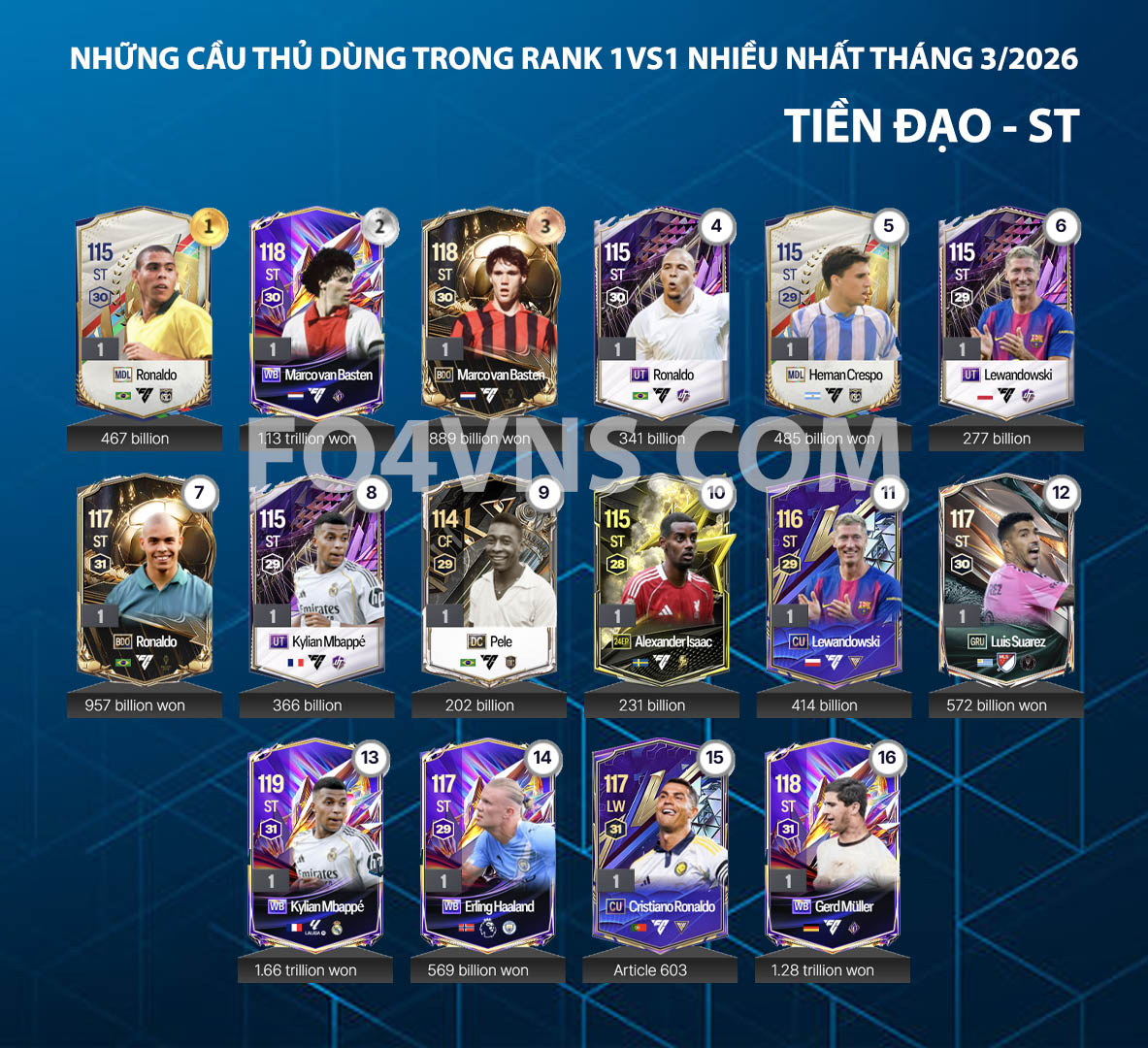Select the 115 UT Kylian Mbappé card
Image resolution: width=1148 pixels, height=1048 pixels.
[316, 577]
